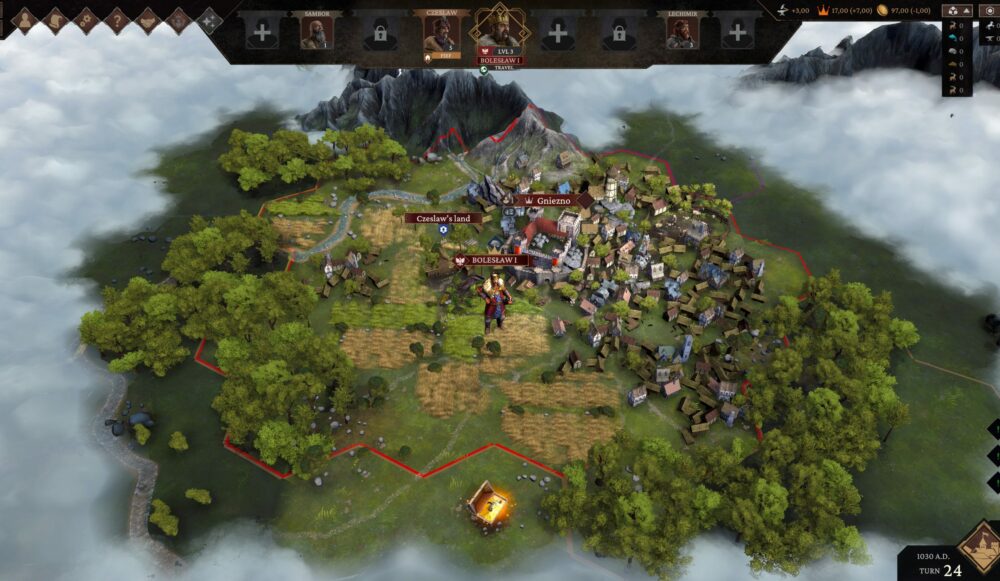Viewport: 1000px width, 581px height.
Task: Select the Lechimir knight portrait
Action: pos(681,33)
